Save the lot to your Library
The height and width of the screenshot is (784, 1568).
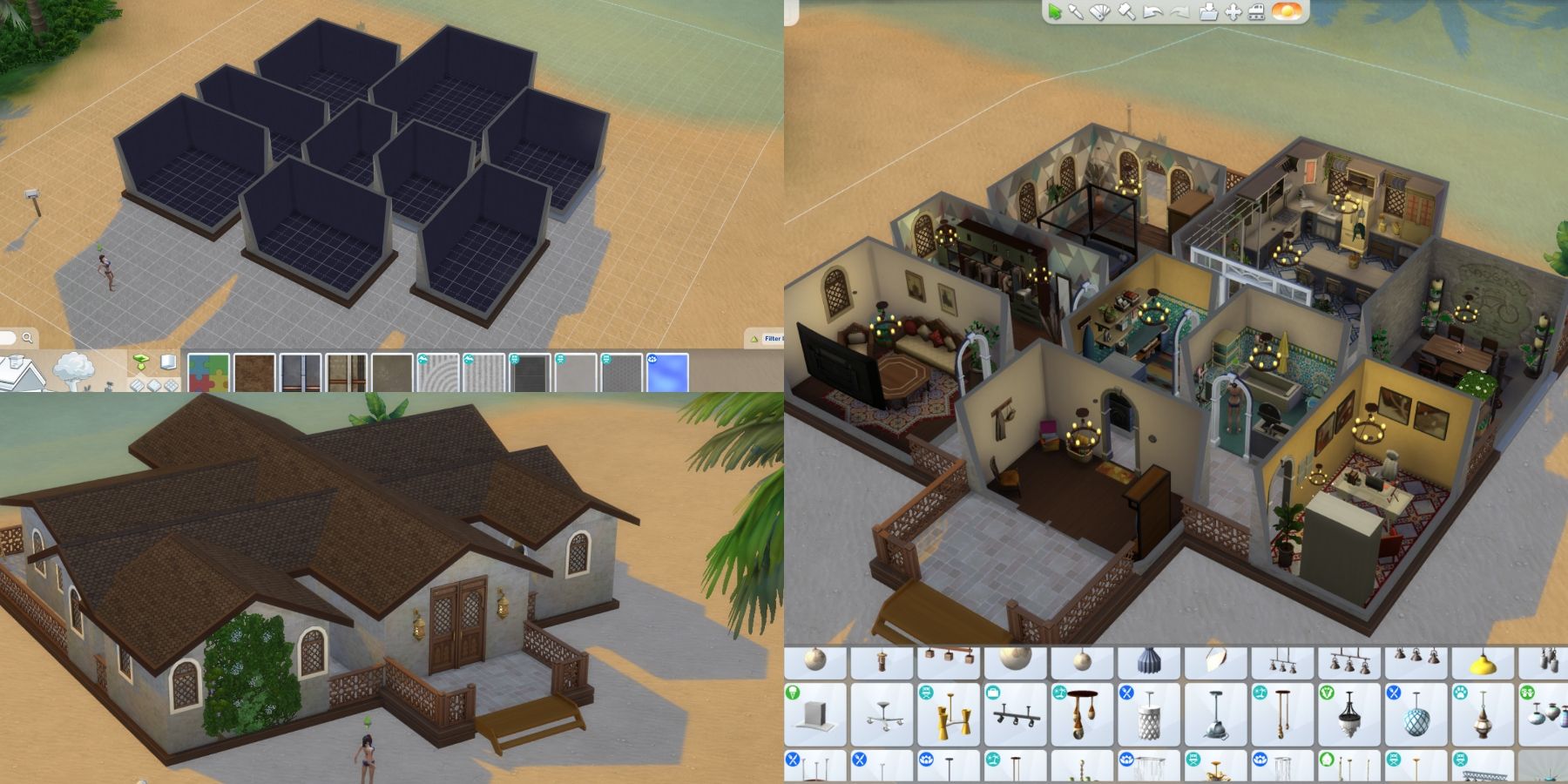tap(1207, 12)
